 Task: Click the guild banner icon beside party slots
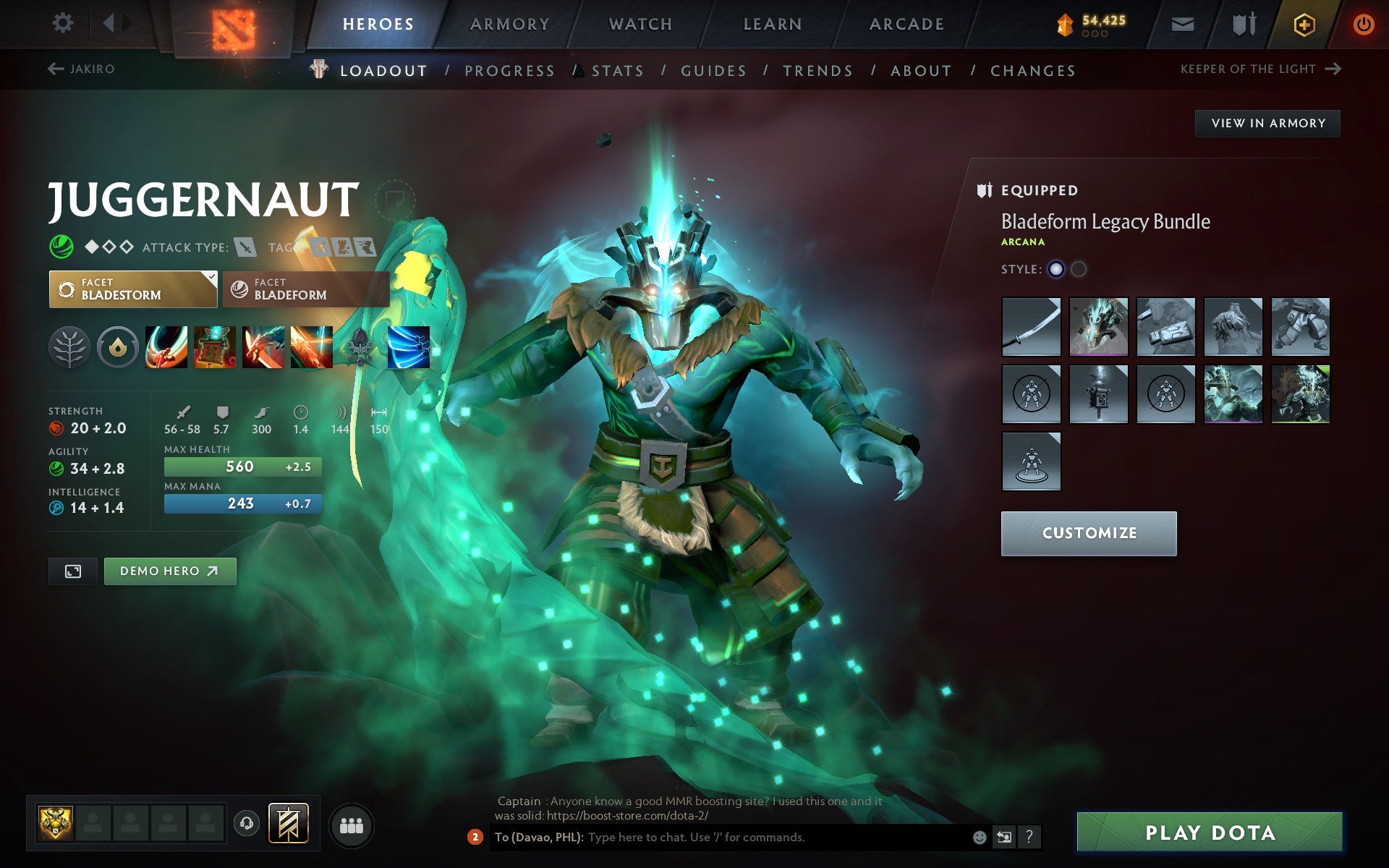288,822
